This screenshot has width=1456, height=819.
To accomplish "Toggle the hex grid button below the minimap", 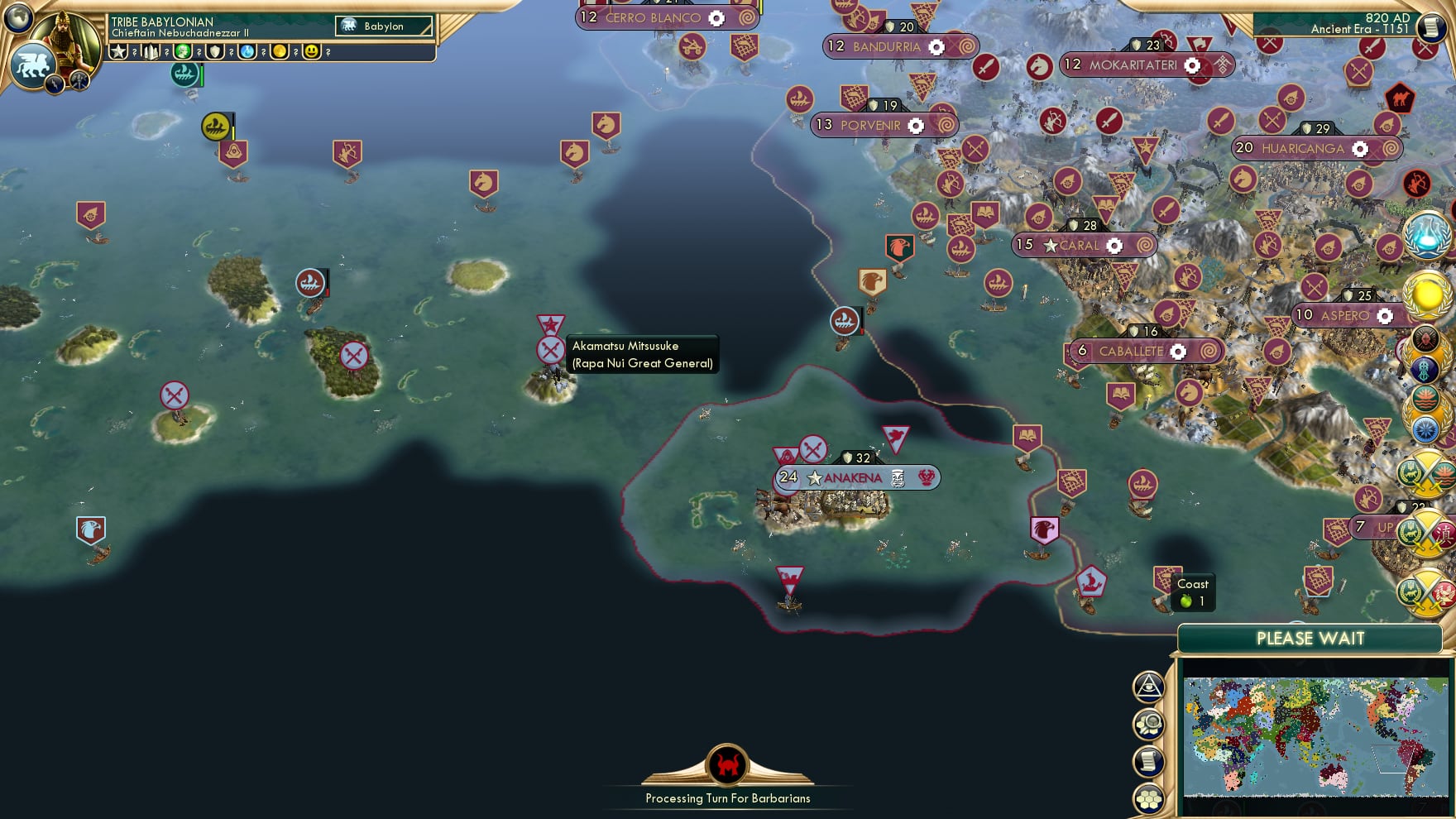I will pos(1149,797).
